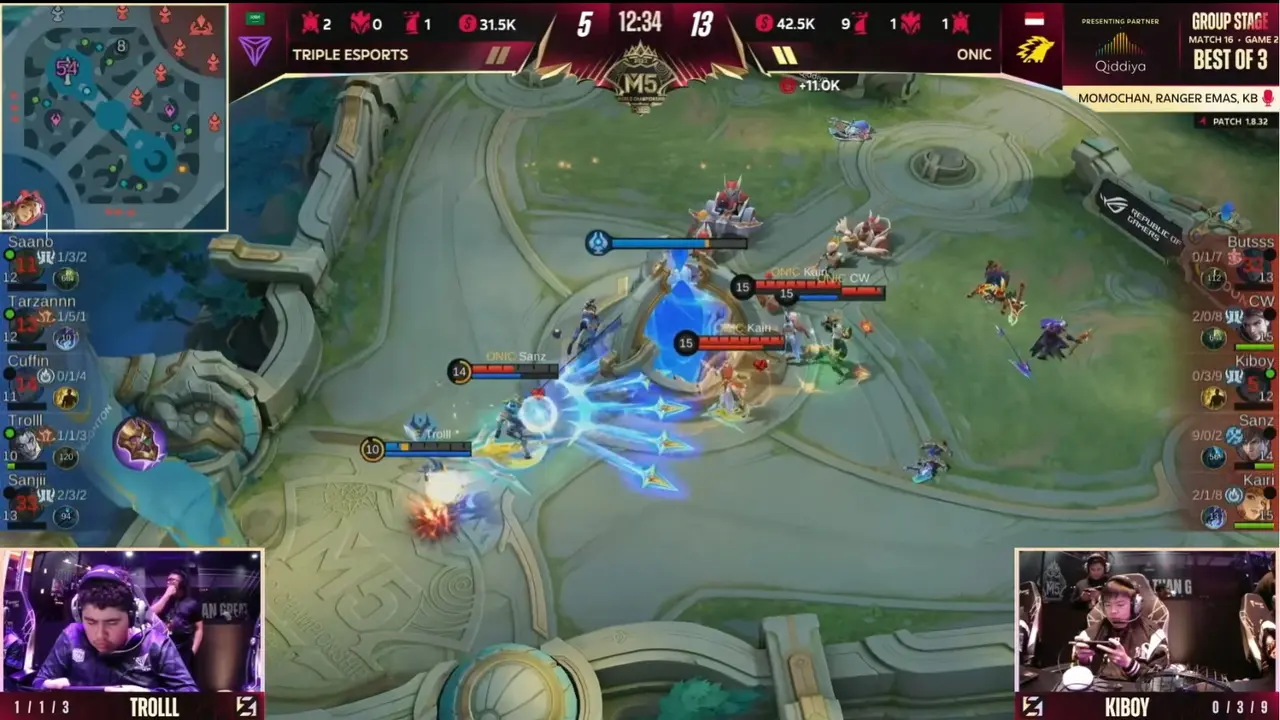Click the minimap in the corner
This screenshot has height=720, width=1280.
pyautogui.click(x=113, y=117)
